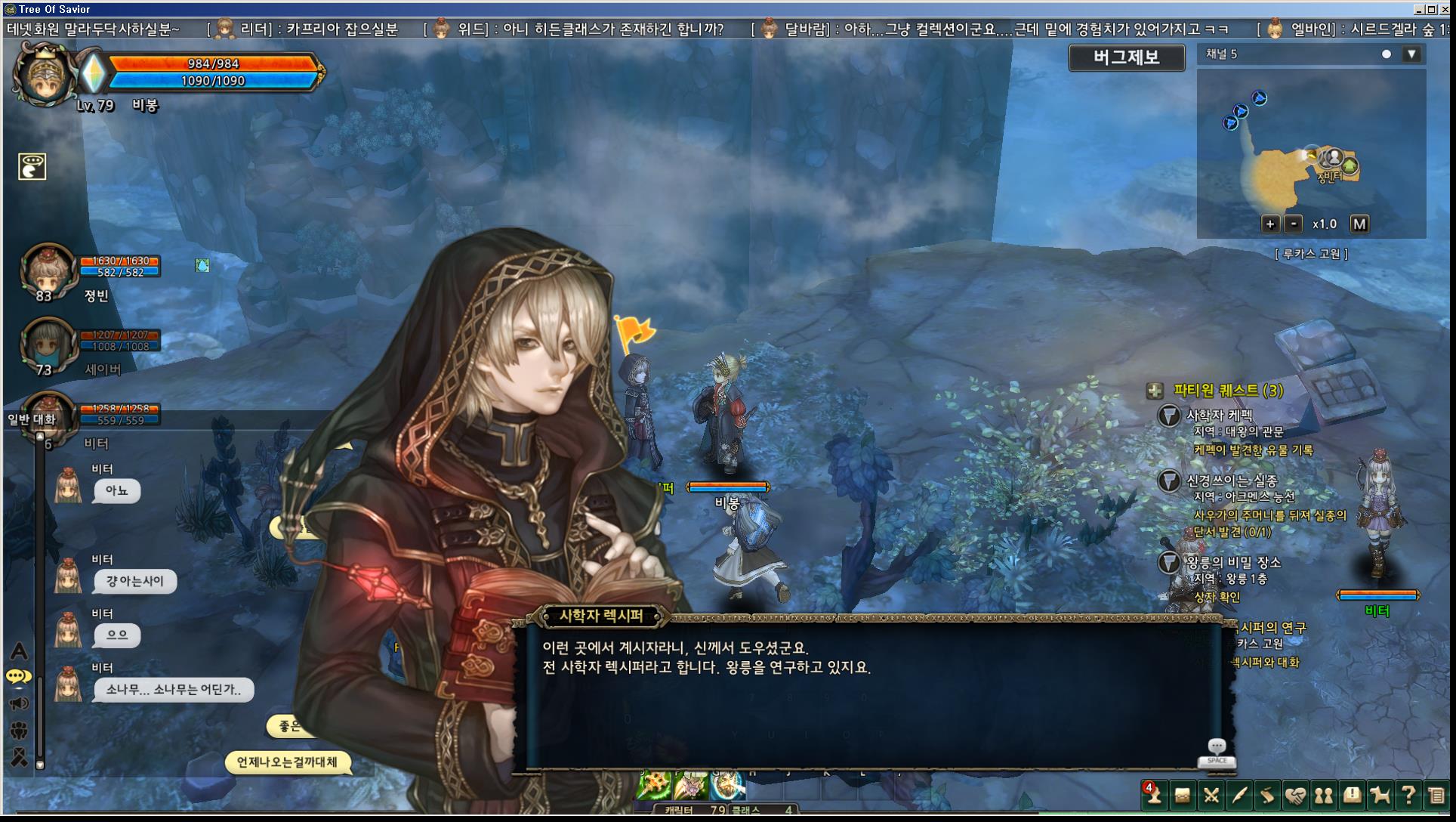
Task: Zoom out the minimap with minus button
Action: click(x=1294, y=224)
